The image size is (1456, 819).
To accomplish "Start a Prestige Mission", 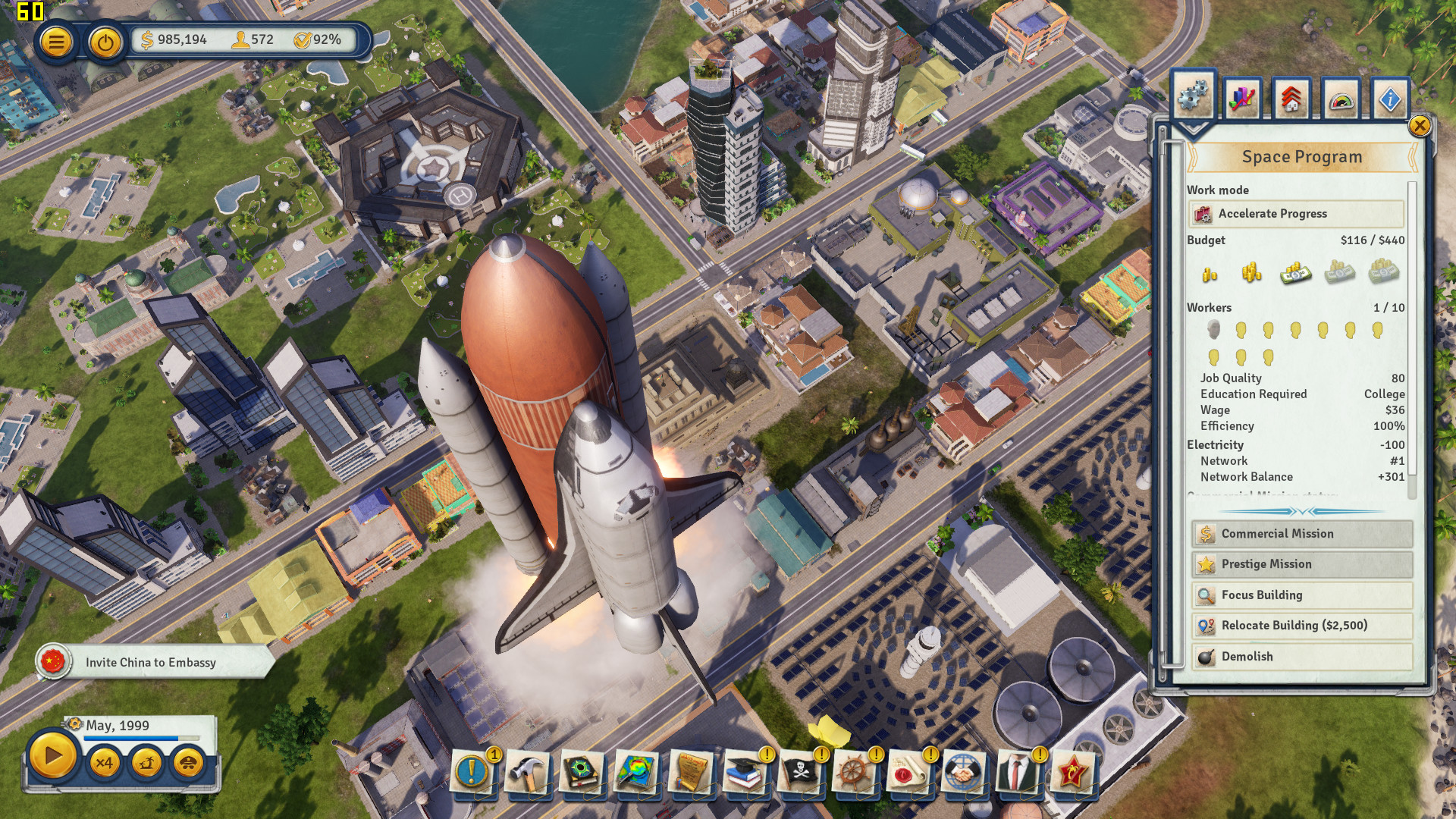I will [1301, 564].
